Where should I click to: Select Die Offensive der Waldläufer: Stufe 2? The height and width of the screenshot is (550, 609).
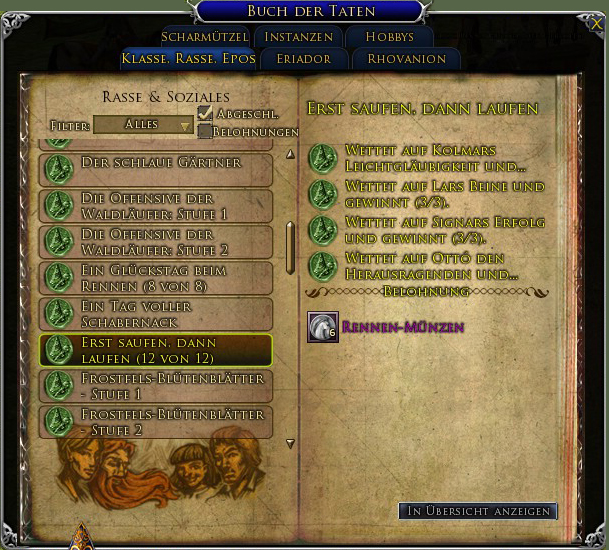pyautogui.click(x=156, y=242)
